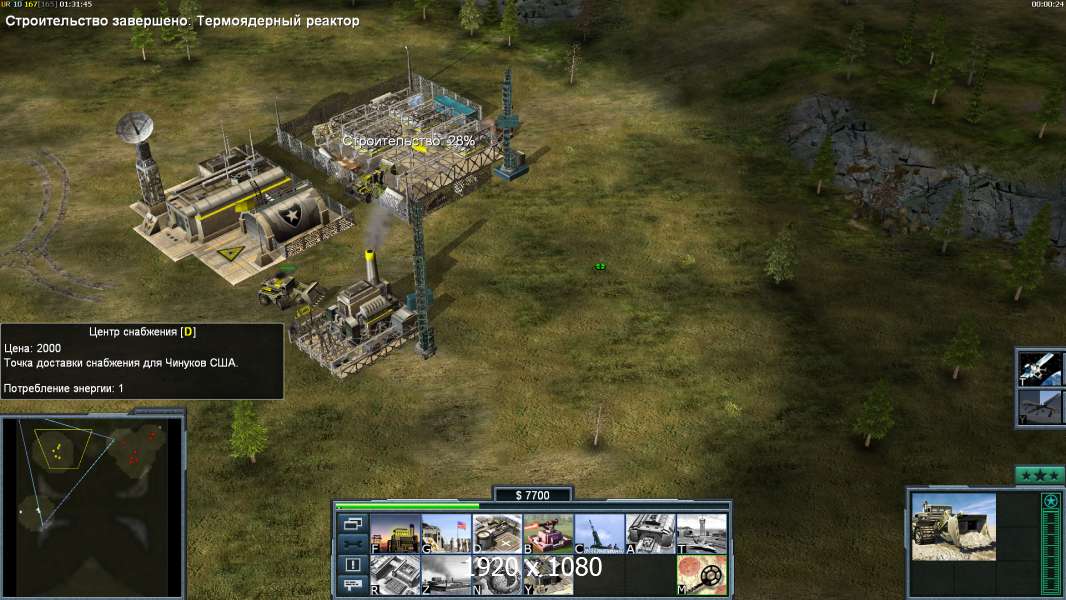Image resolution: width=1066 pixels, height=600 pixels.
Task: Build the structure icon marked R
Action: pos(395,575)
